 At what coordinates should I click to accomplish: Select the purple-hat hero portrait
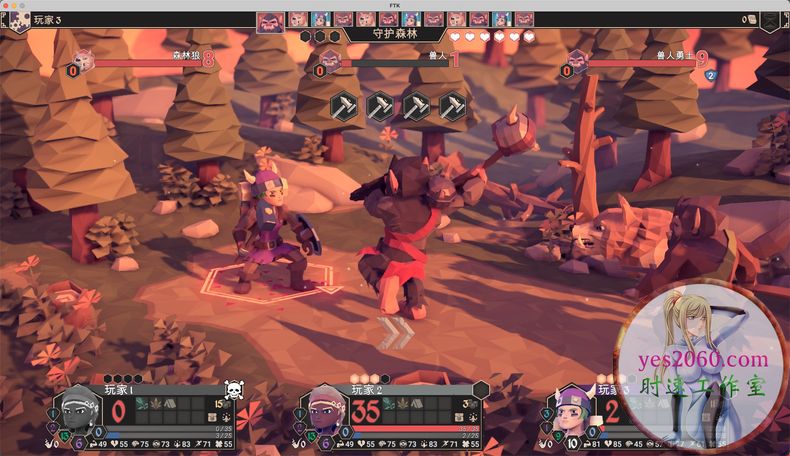click(572, 410)
